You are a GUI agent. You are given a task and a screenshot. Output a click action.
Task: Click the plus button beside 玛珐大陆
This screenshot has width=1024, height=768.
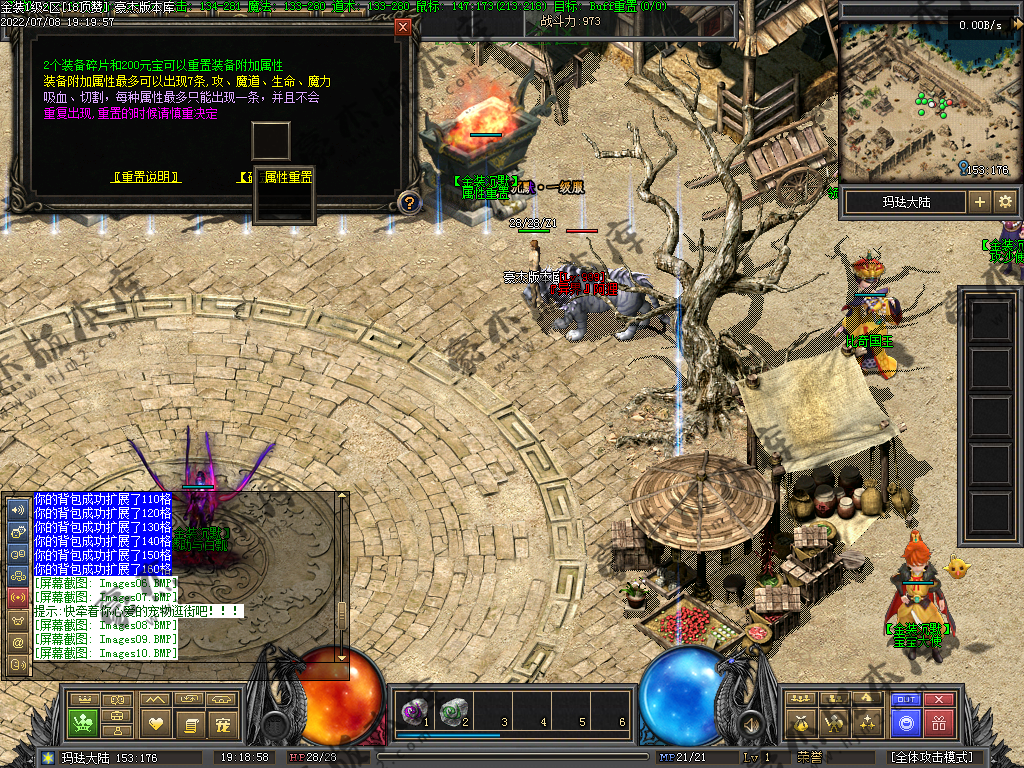979,202
